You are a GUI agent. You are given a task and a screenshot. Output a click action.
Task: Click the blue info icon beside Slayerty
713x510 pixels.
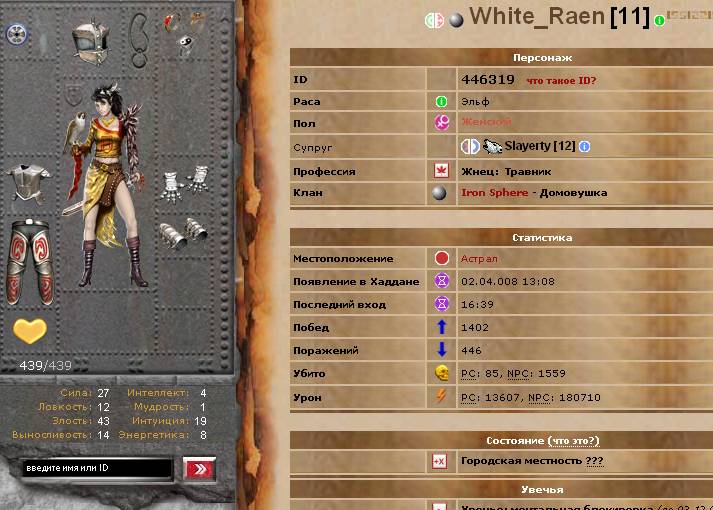coord(585,147)
